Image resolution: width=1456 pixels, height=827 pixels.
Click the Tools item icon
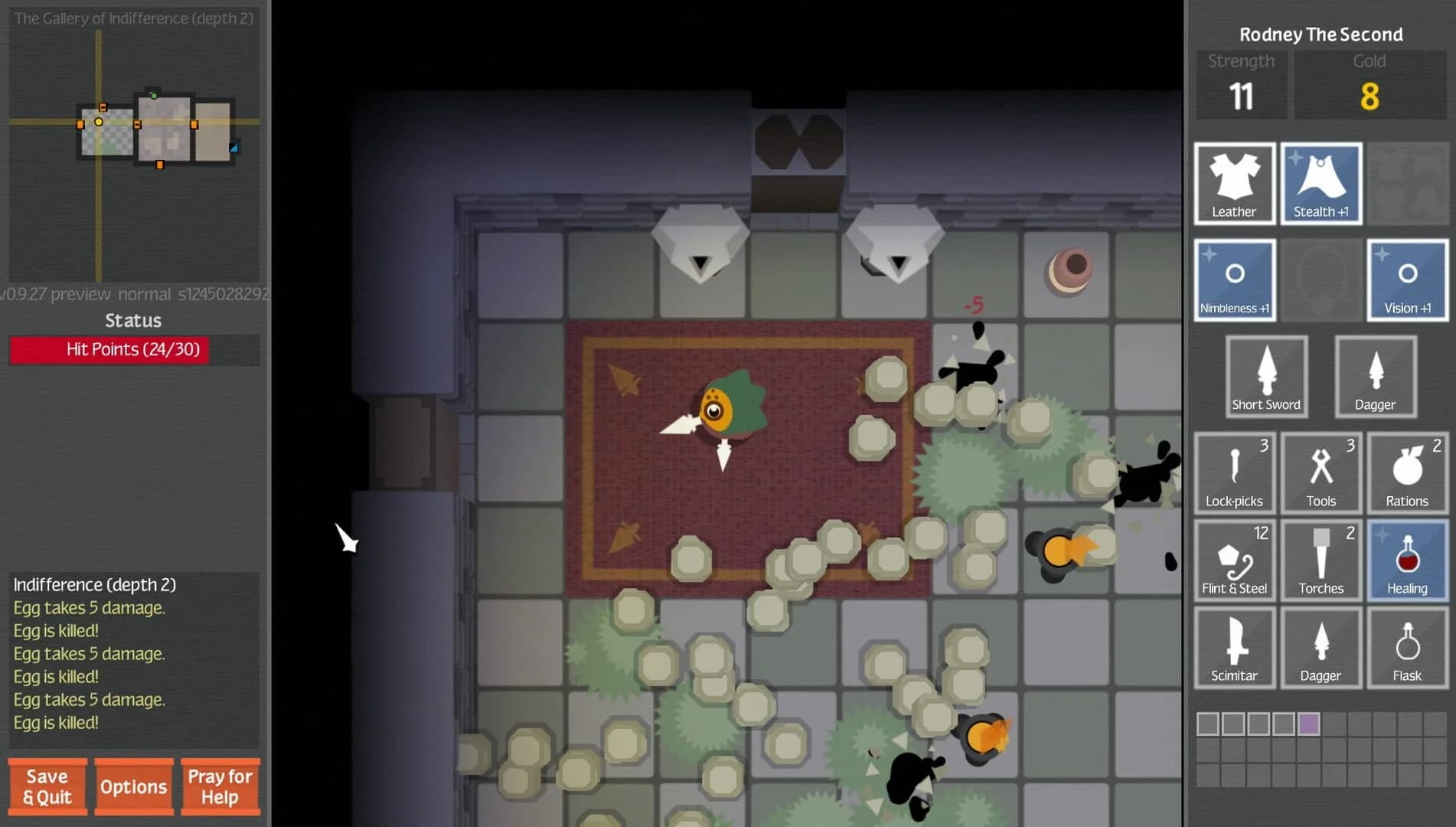coord(1321,473)
